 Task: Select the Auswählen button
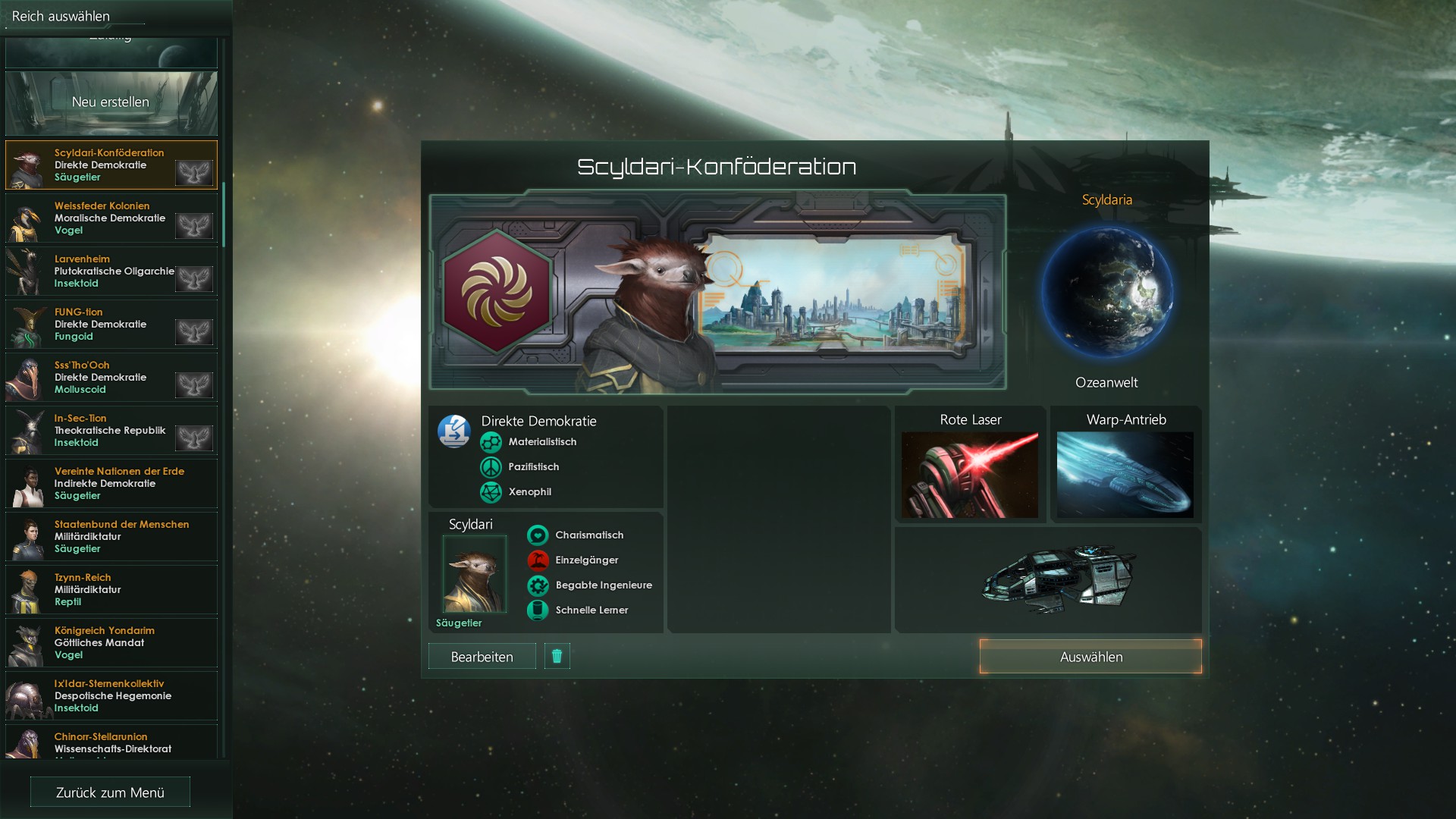[1090, 657]
